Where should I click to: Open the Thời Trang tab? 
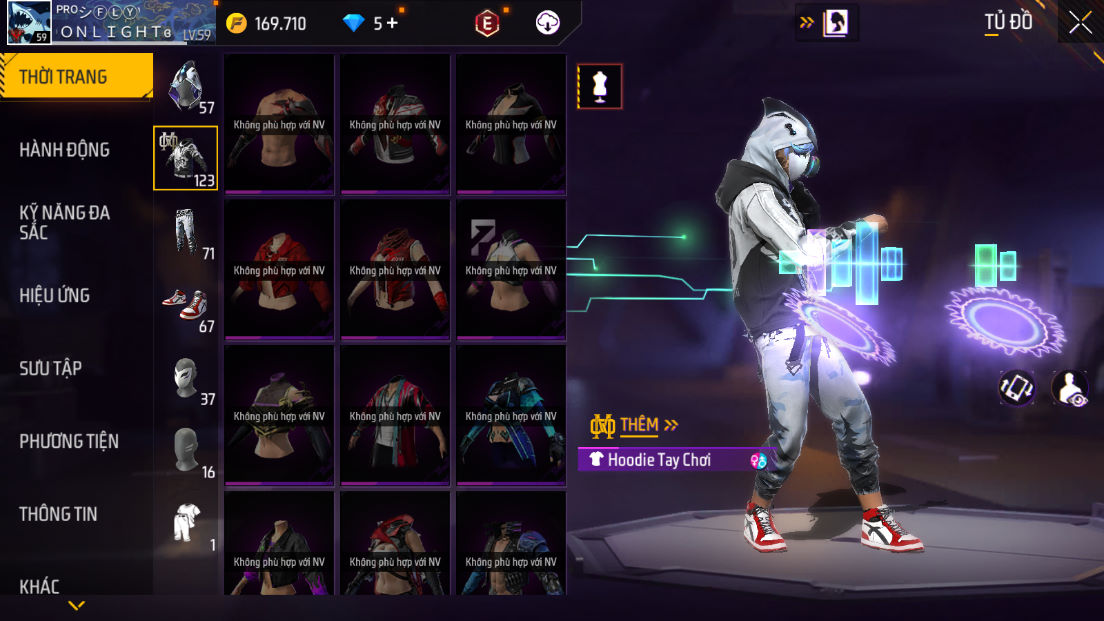pyautogui.click(x=76, y=77)
